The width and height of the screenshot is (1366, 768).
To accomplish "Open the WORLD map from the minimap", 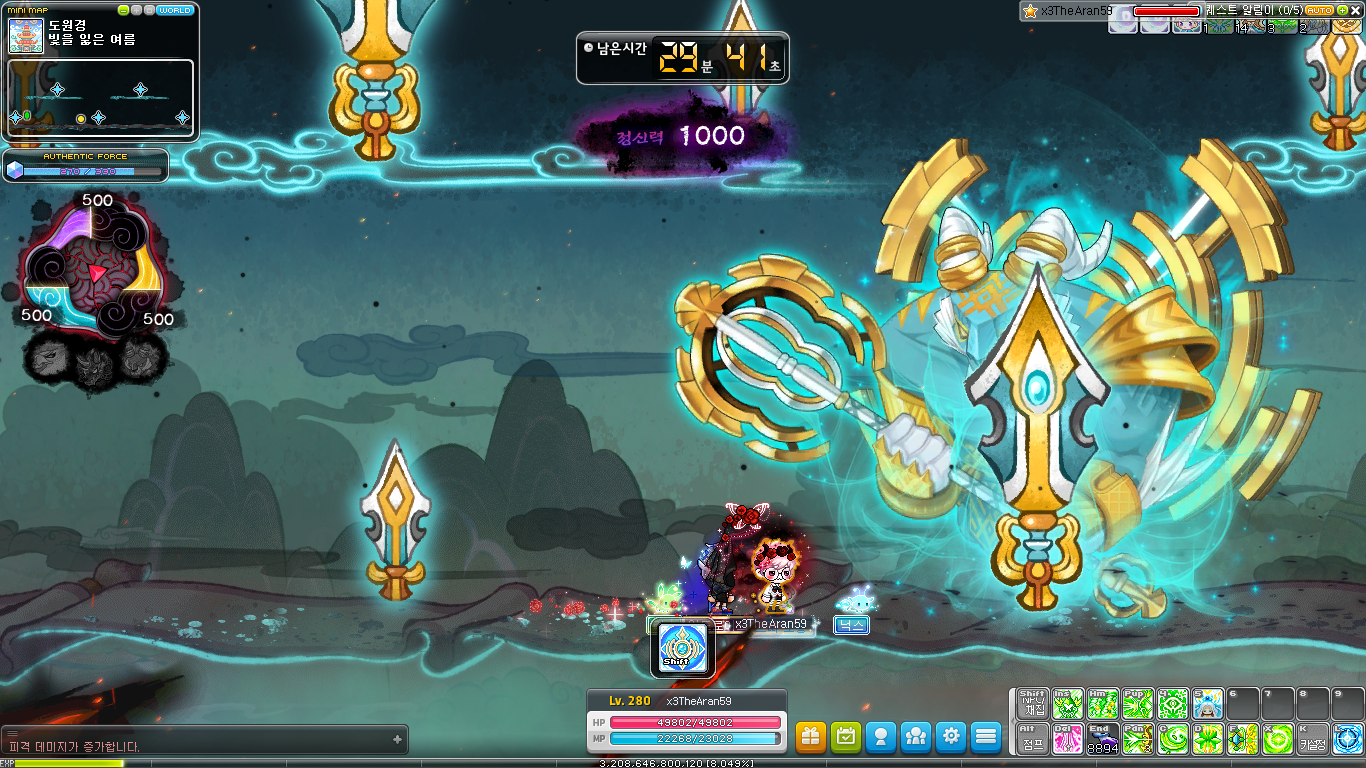I will (176, 10).
